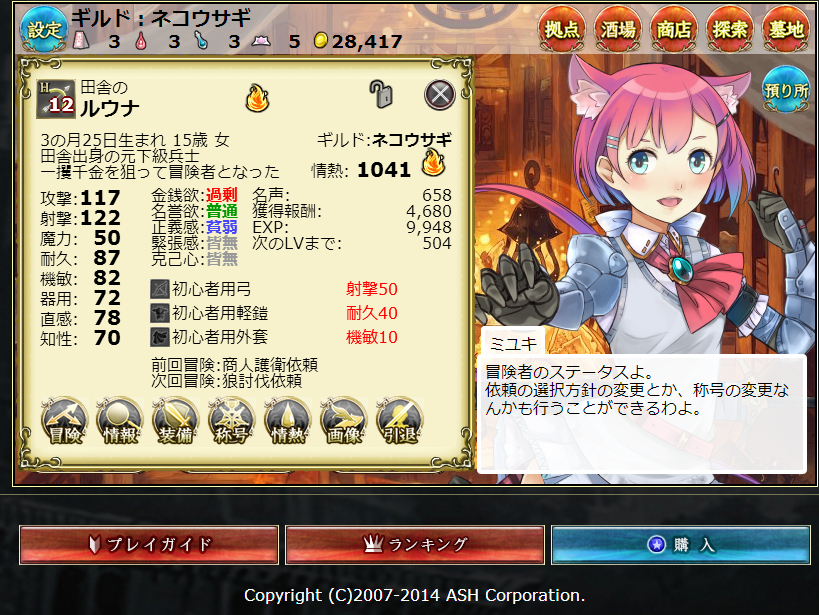Close the ルウナ status panel
The height and width of the screenshot is (615, 819).
click(x=440, y=95)
